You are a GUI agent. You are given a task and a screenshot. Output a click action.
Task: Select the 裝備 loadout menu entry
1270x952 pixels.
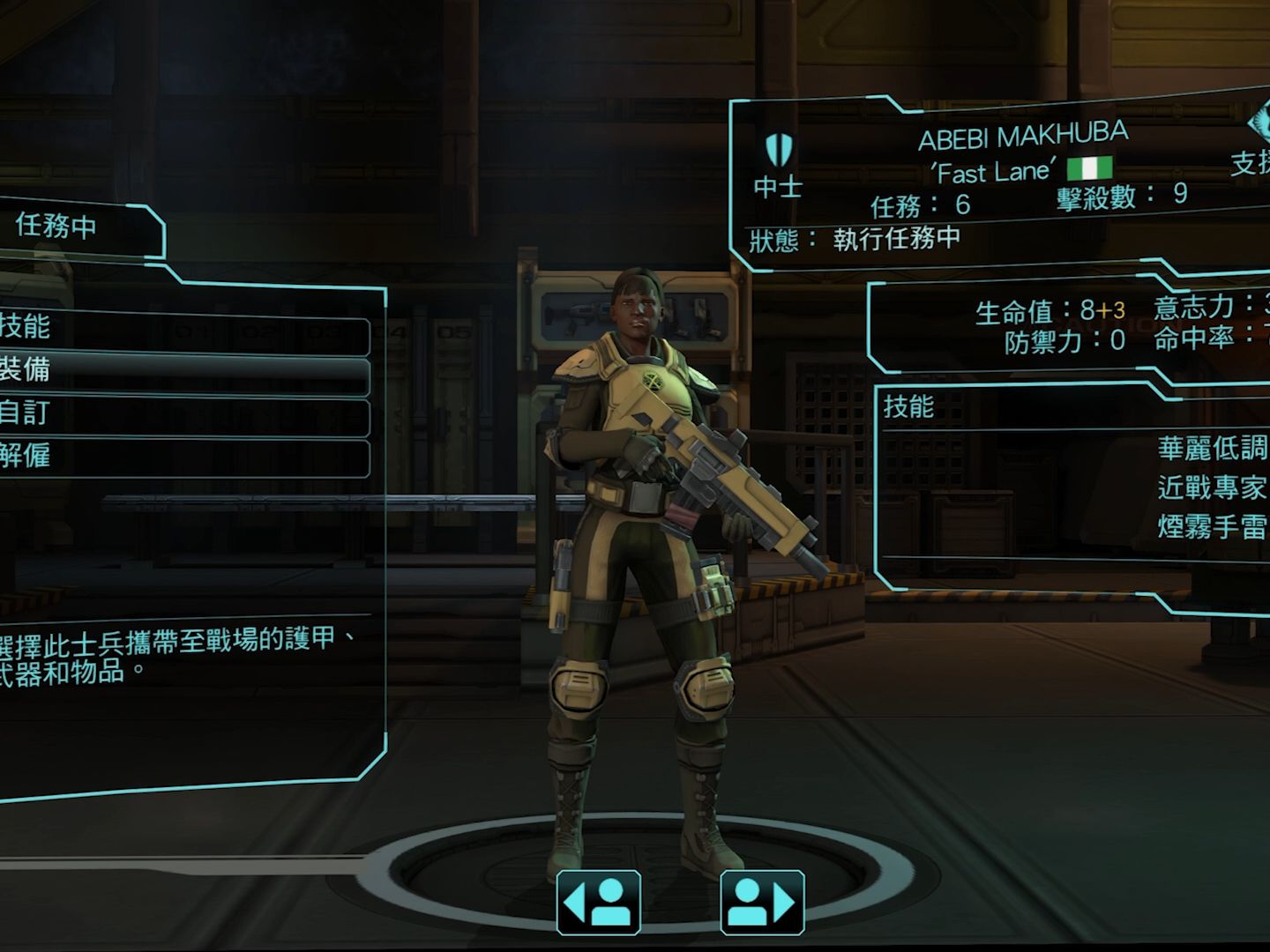[x=176, y=370]
